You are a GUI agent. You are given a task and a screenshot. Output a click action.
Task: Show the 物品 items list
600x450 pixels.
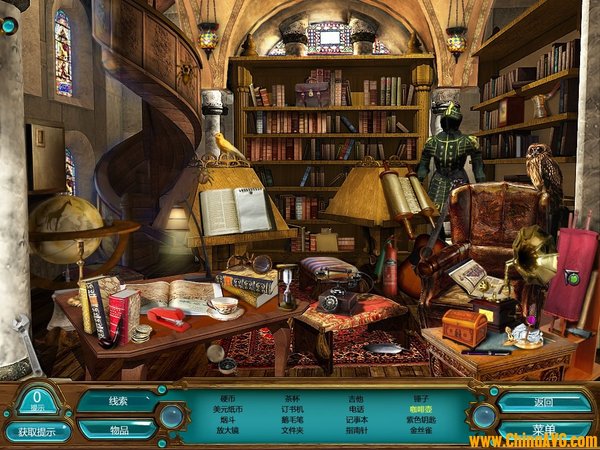pyautogui.click(x=118, y=428)
